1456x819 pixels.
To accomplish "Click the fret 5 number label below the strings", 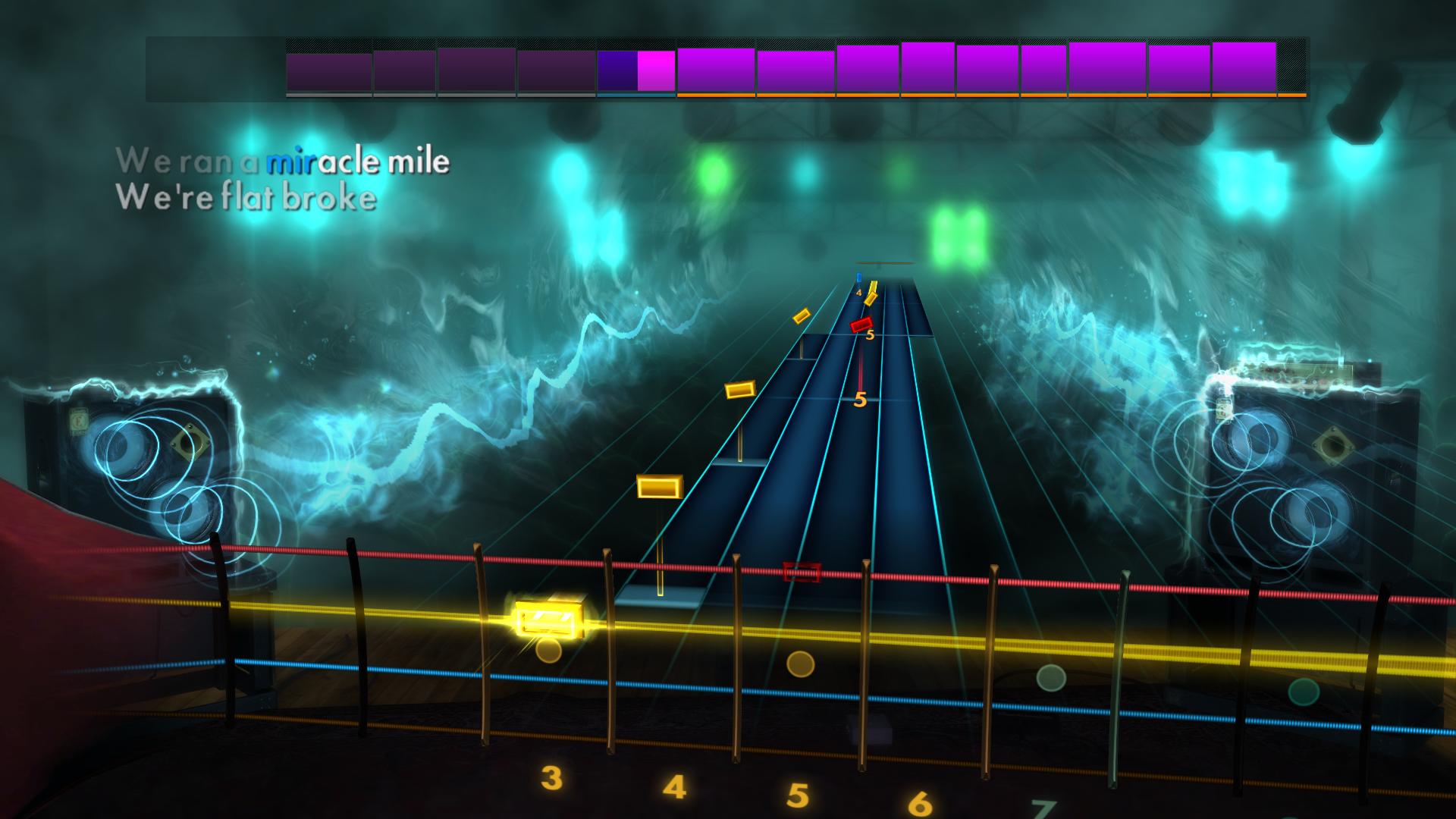I will [797, 796].
